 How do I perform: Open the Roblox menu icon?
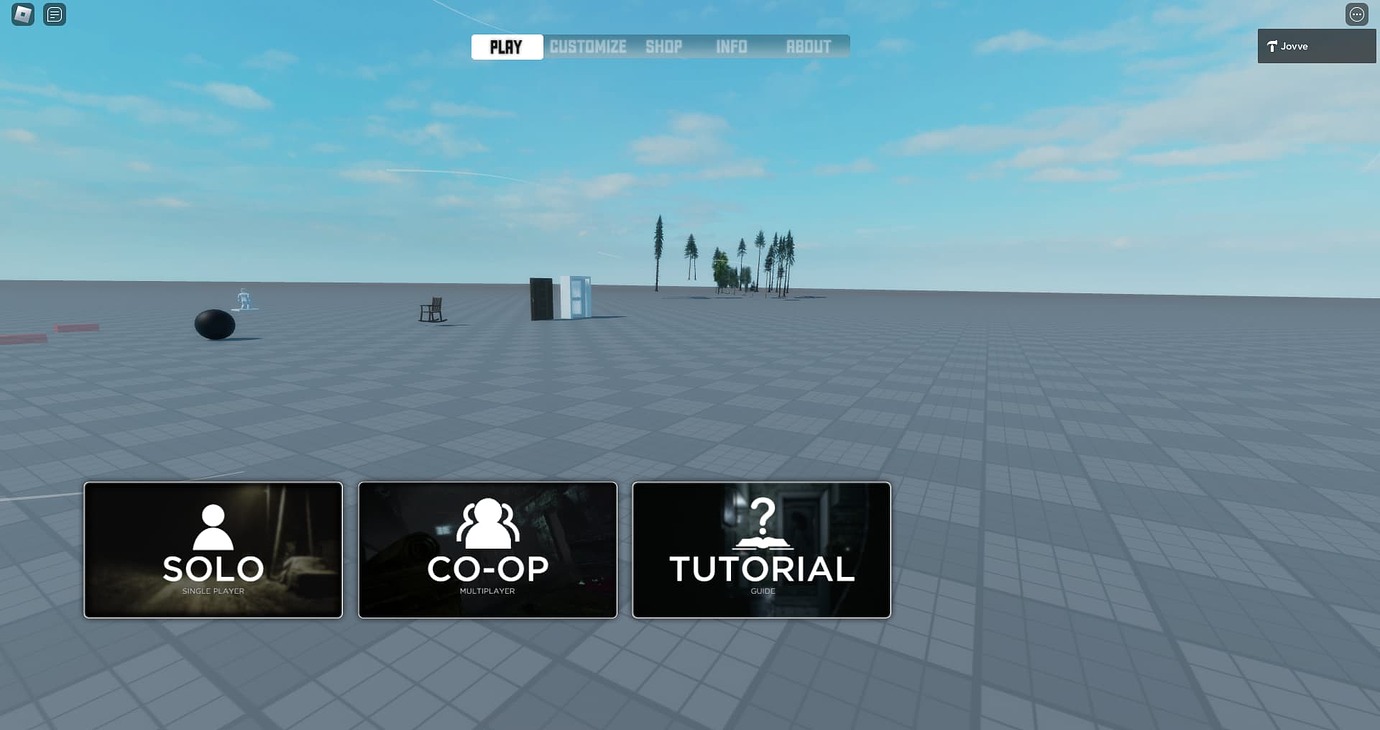click(x=20, y=13)
